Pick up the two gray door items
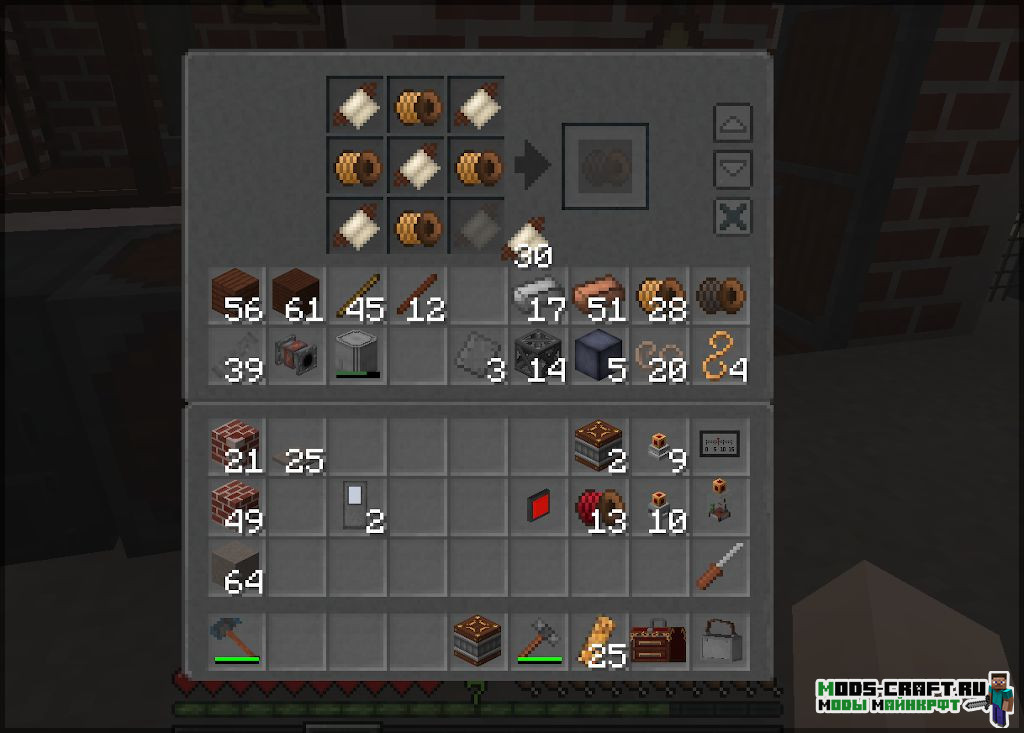 (356, 507)
